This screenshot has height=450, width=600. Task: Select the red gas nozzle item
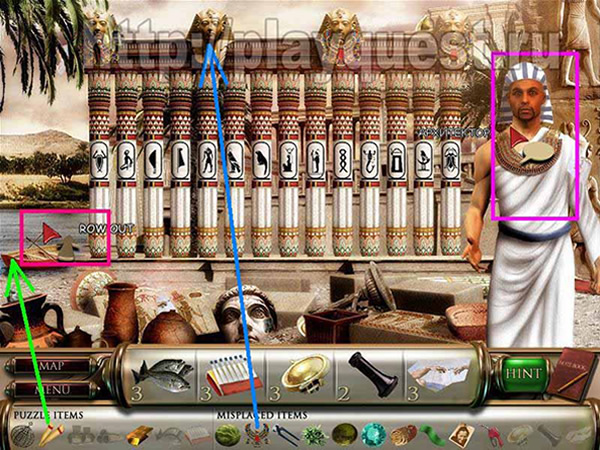[x=493, y=434]
